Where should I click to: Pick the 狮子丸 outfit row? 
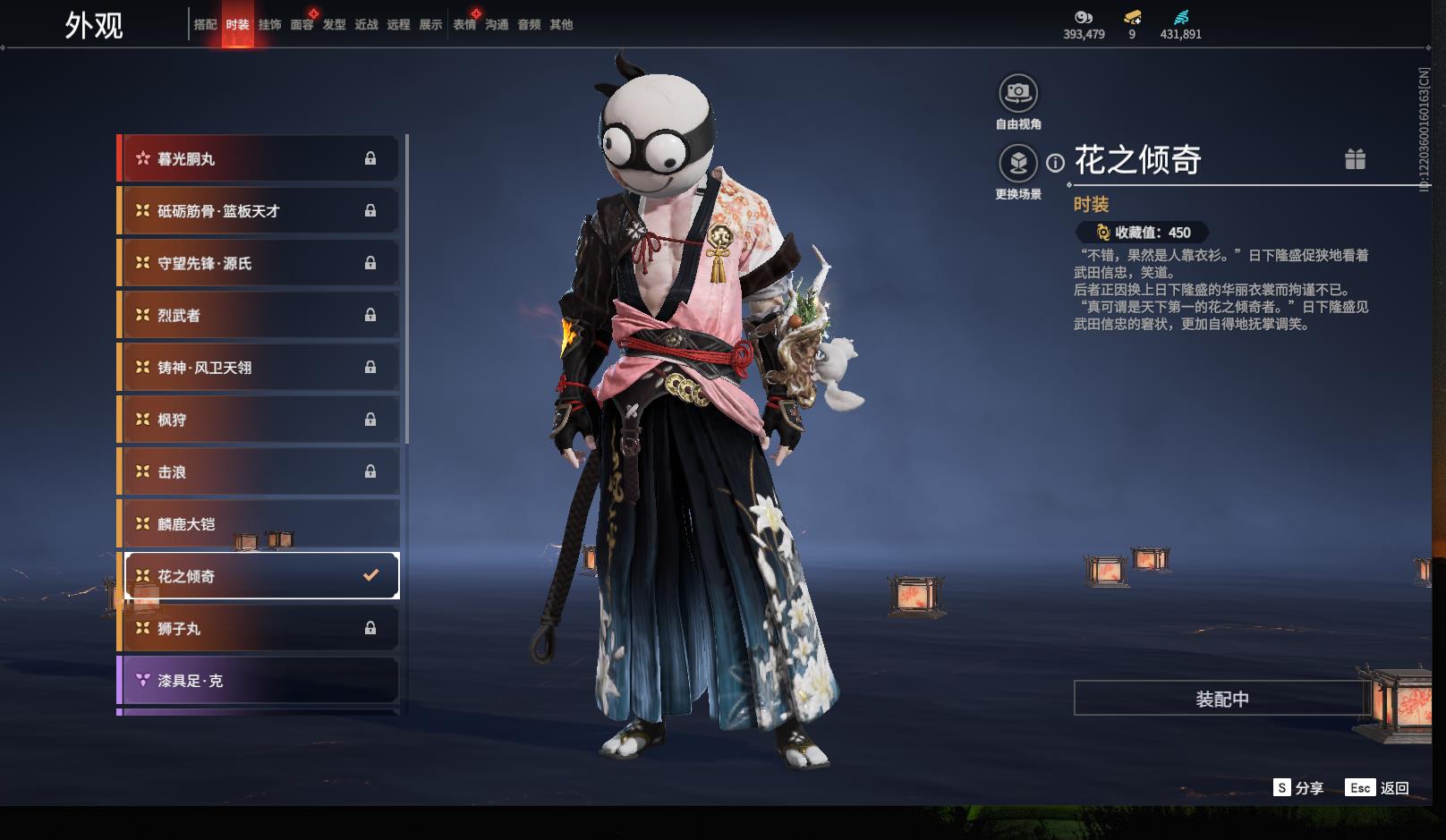(260, 629)
